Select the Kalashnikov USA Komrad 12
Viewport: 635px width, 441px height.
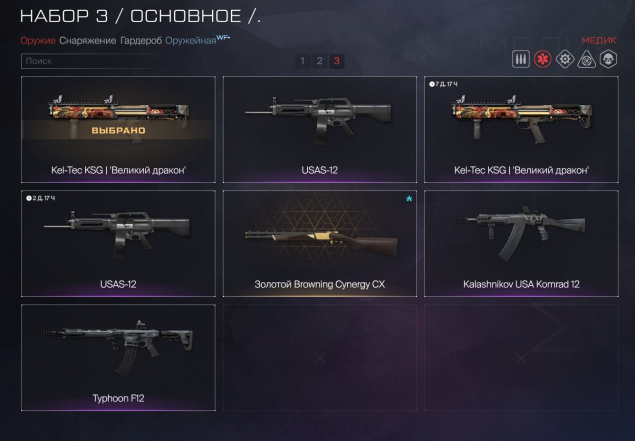(x=520, y=243)
